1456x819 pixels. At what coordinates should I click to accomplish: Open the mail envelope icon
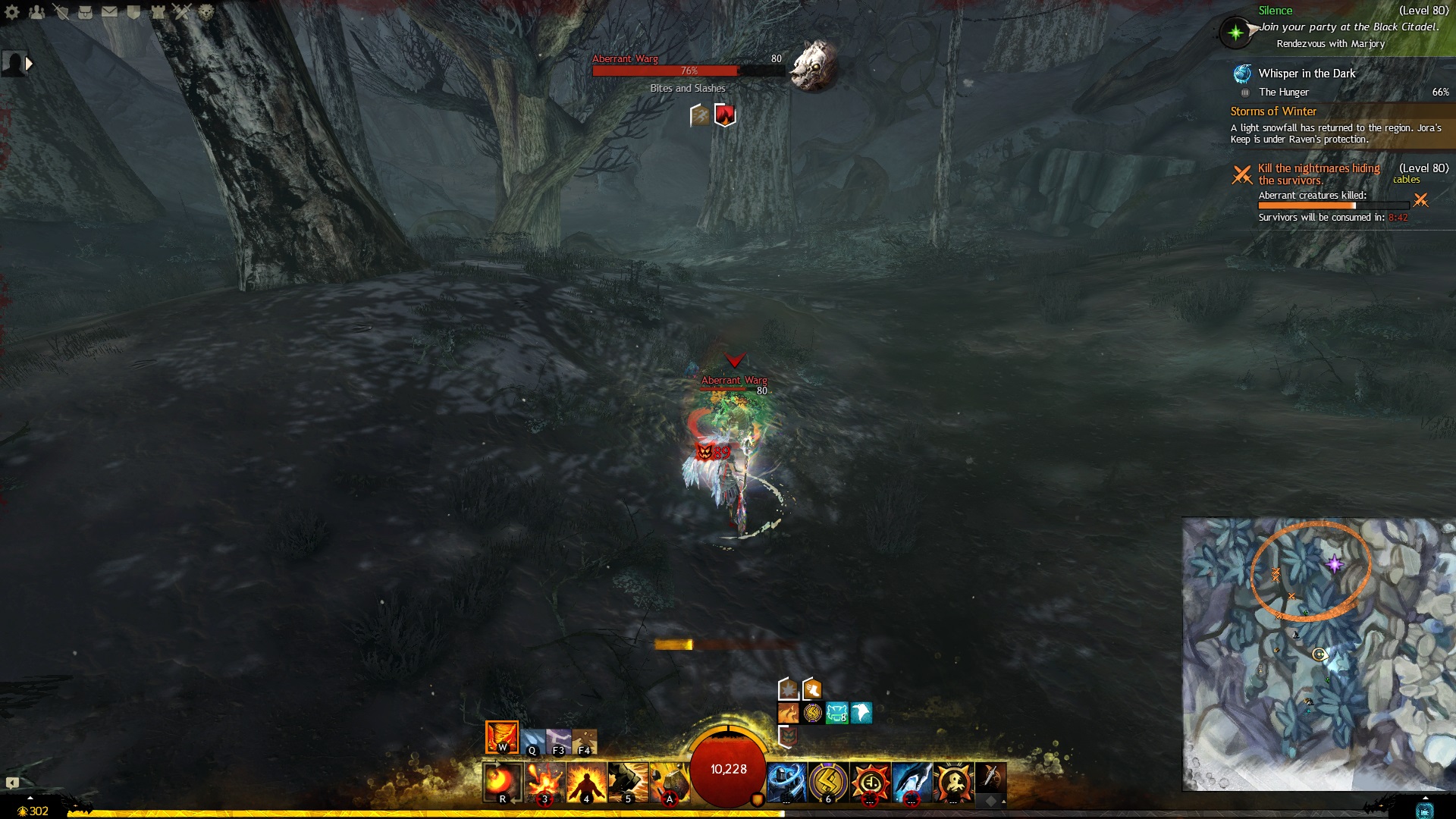click(109, 11)
